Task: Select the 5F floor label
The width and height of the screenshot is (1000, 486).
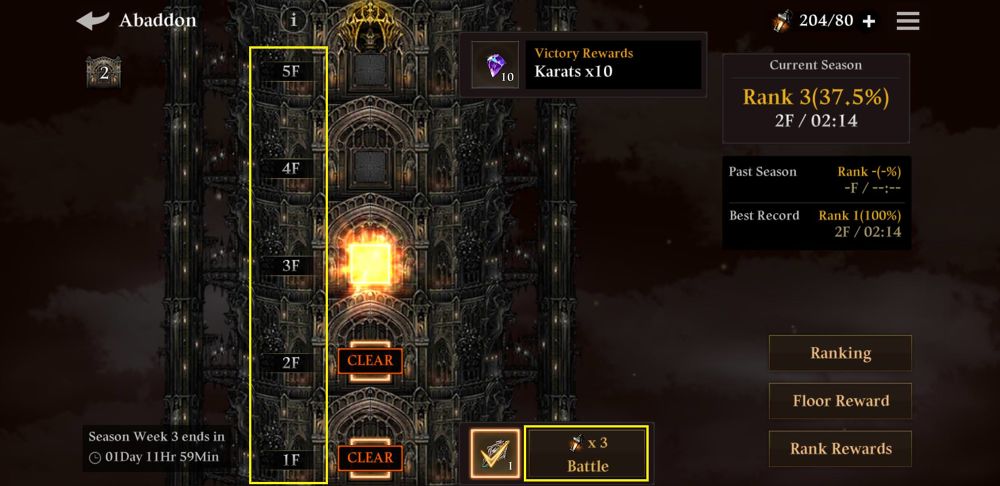Action: tap(291, 72)
